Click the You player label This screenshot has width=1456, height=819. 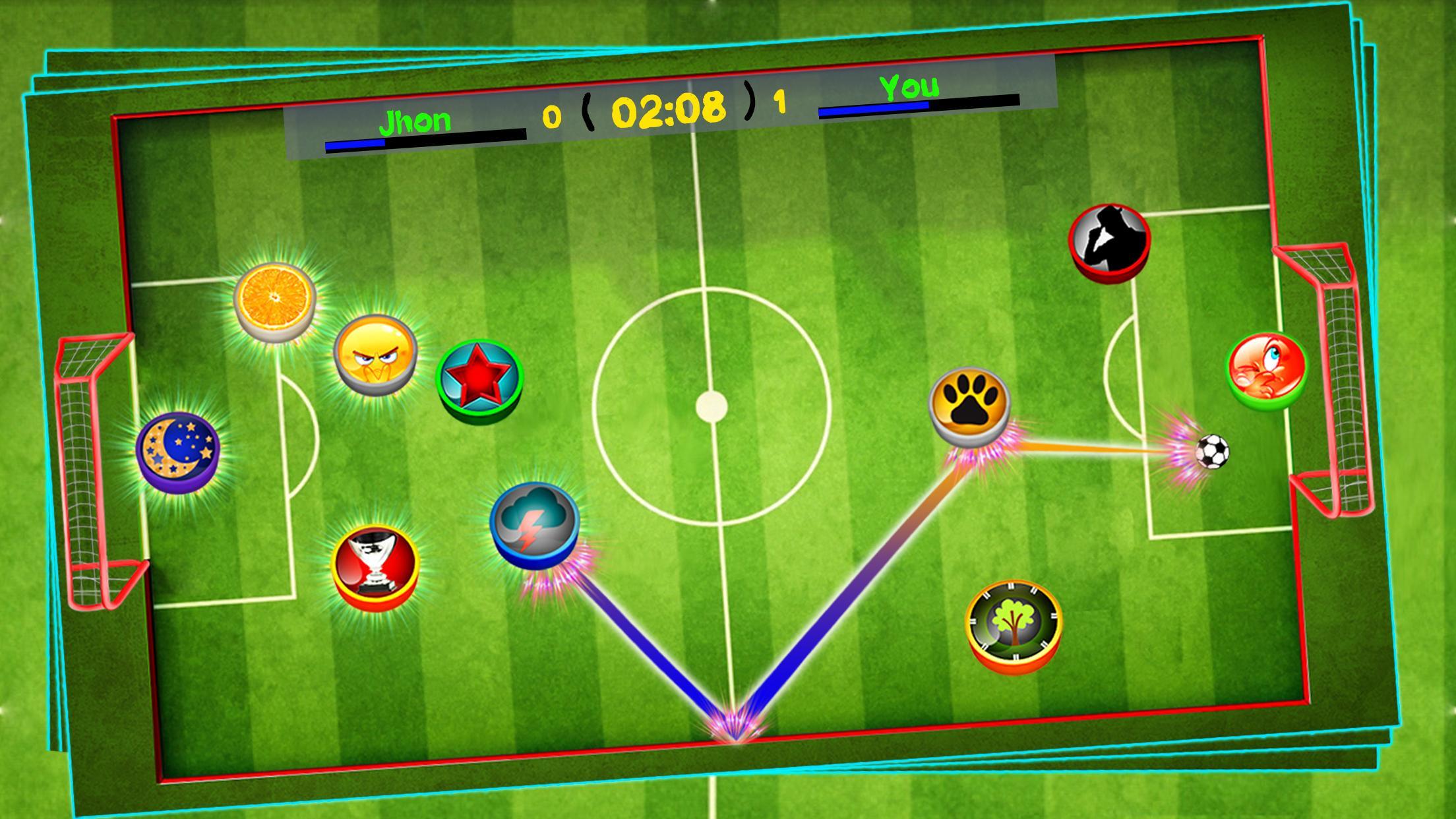tap(910, 87)
